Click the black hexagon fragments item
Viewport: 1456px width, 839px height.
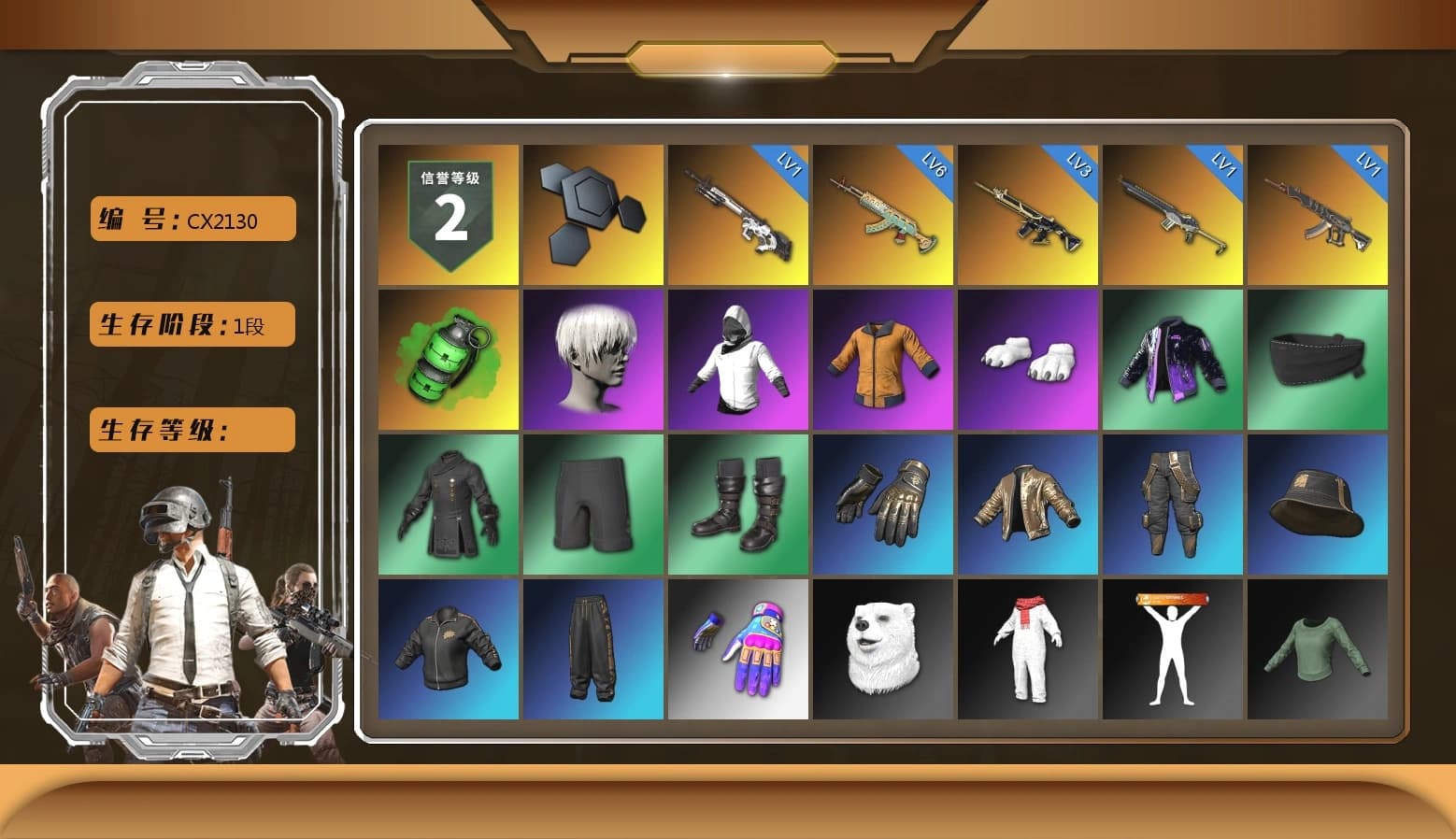592,213
